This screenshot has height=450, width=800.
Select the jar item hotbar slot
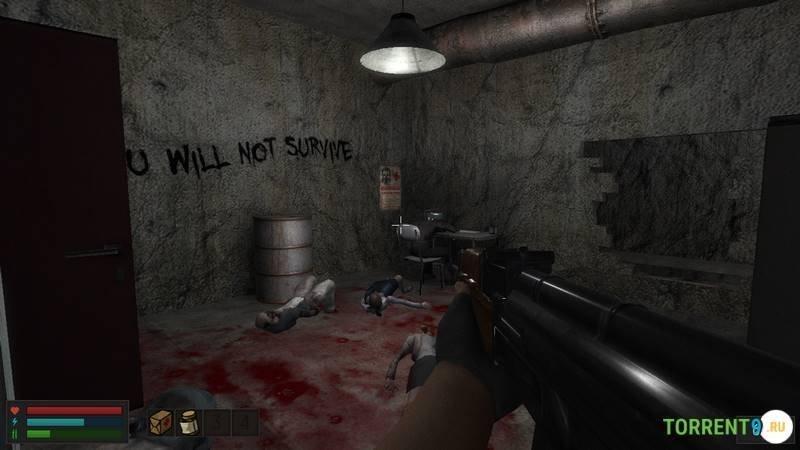188,423
